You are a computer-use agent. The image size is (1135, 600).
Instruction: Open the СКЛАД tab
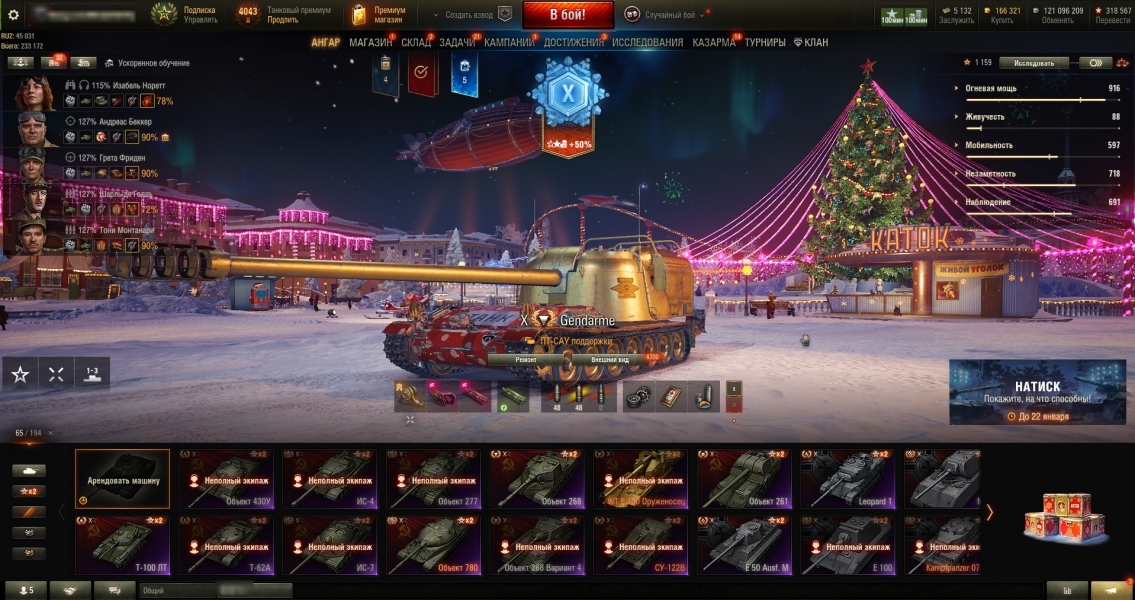[x=416, y=43]
